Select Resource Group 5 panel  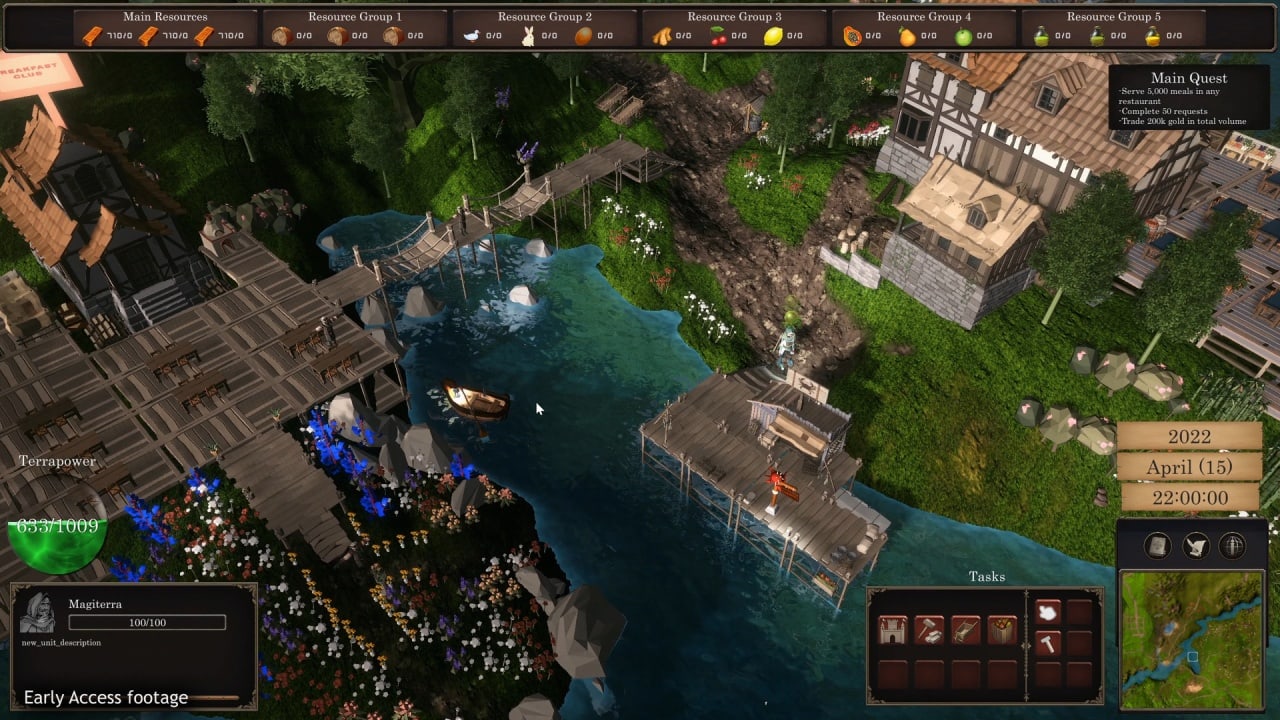[1114, 28]
